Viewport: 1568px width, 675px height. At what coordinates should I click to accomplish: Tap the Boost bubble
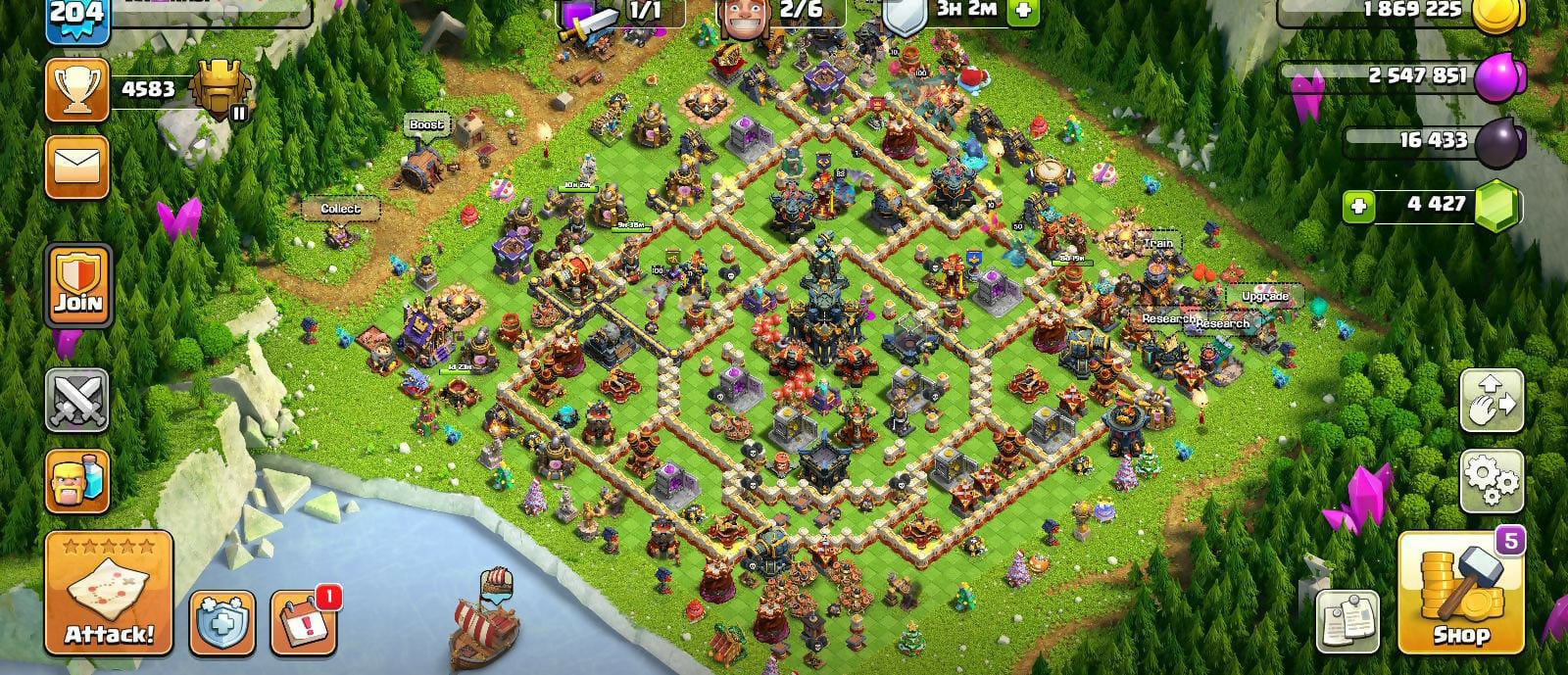coord(426,125)
